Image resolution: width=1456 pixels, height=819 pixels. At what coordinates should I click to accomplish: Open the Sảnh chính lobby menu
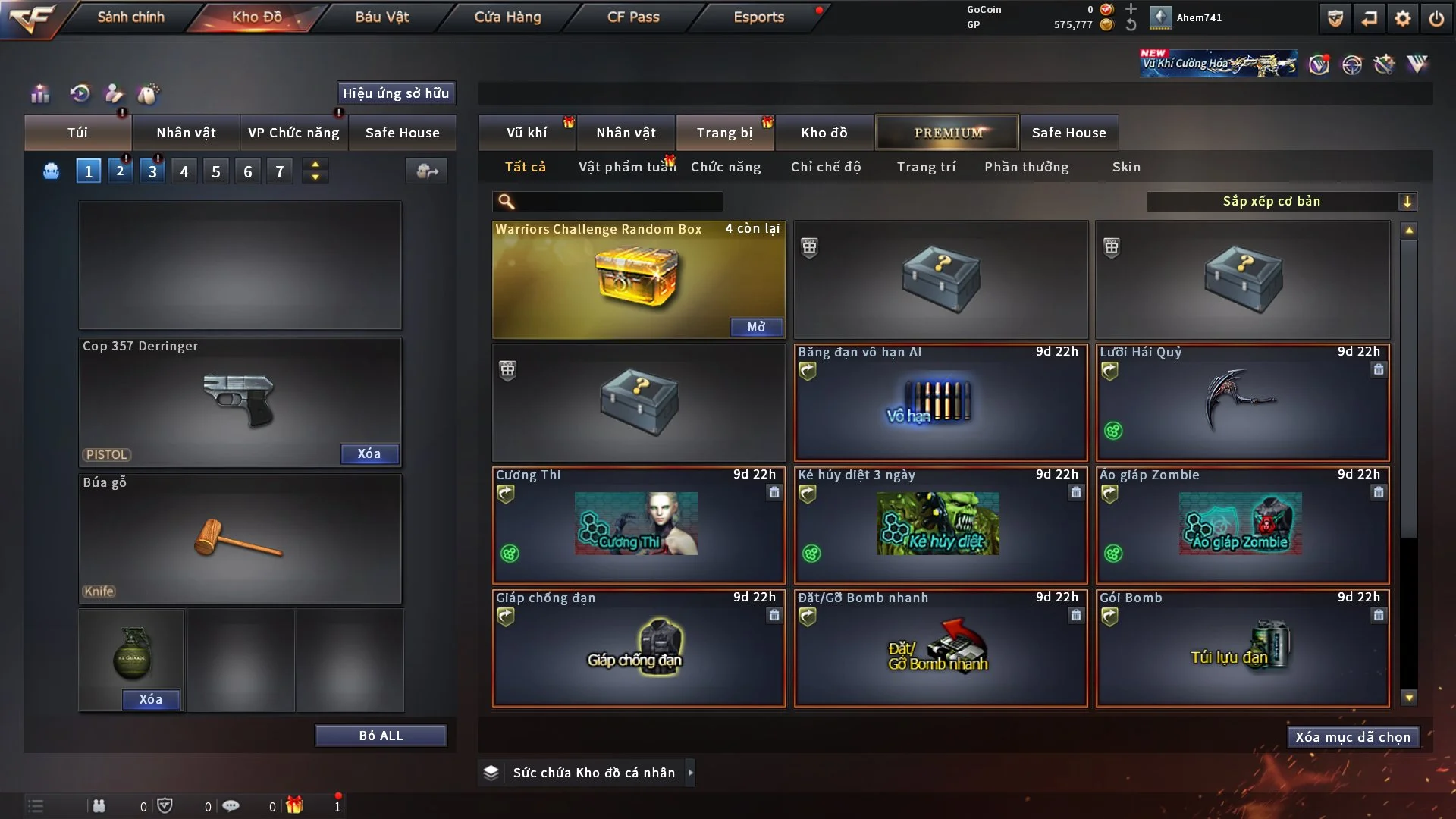130,17
